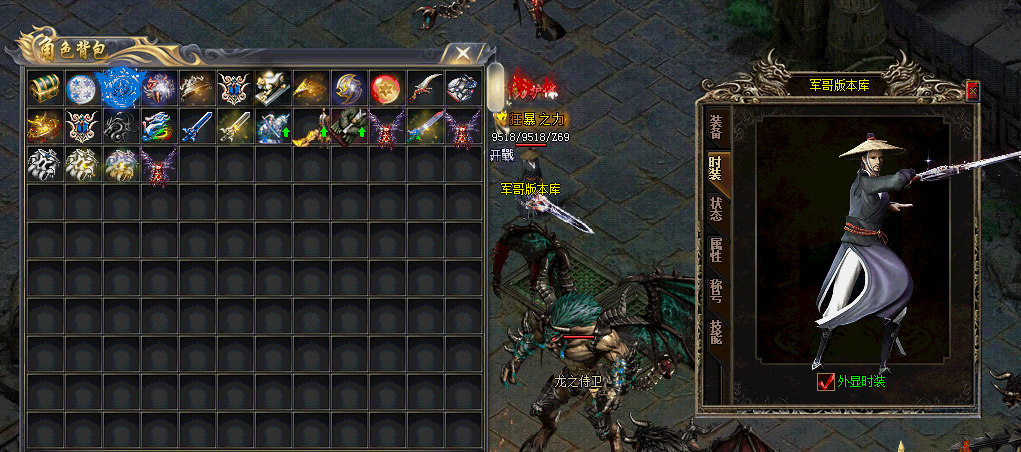The width and height of the screenshot is (1021, 452).
Task: Close the 角色背包 inventory window
Action: (x=461, y=53)
